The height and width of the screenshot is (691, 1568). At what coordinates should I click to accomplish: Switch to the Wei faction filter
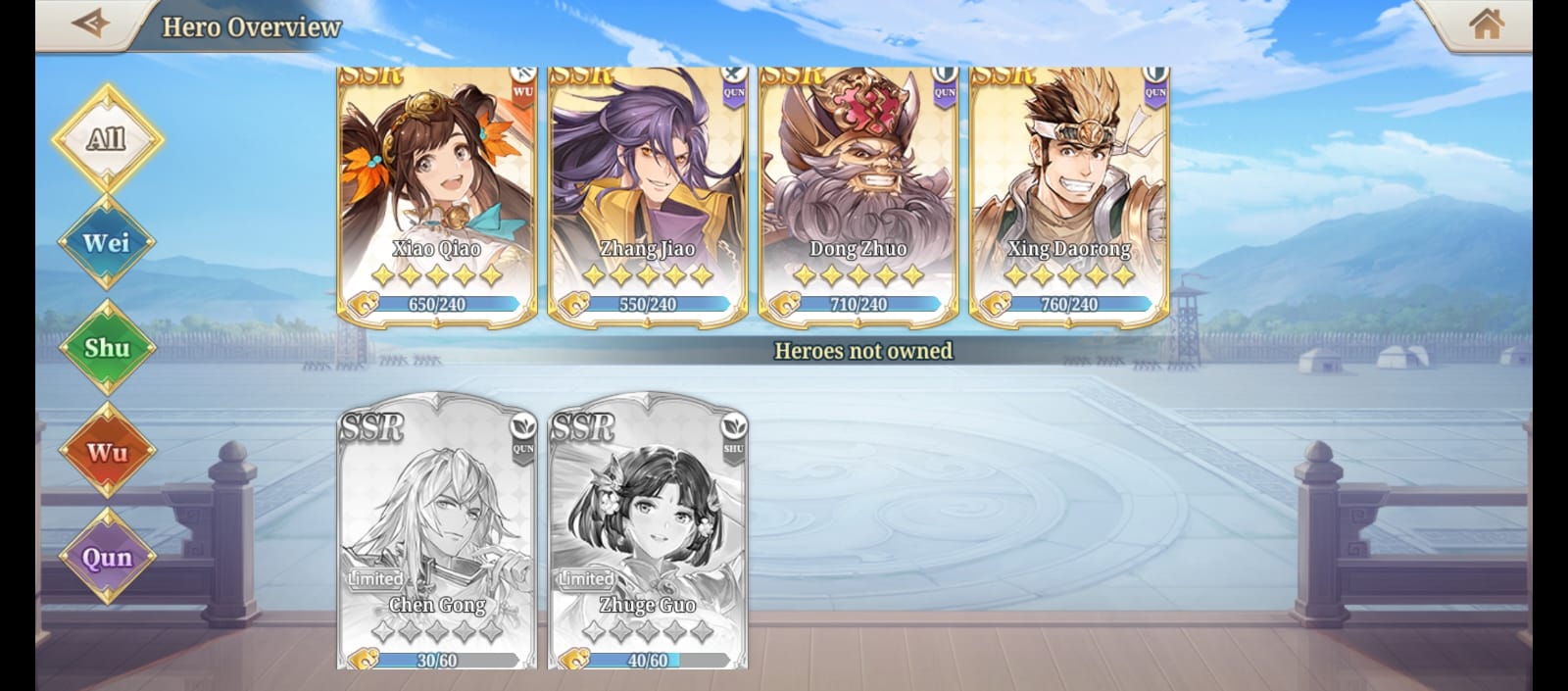(106, 242)
